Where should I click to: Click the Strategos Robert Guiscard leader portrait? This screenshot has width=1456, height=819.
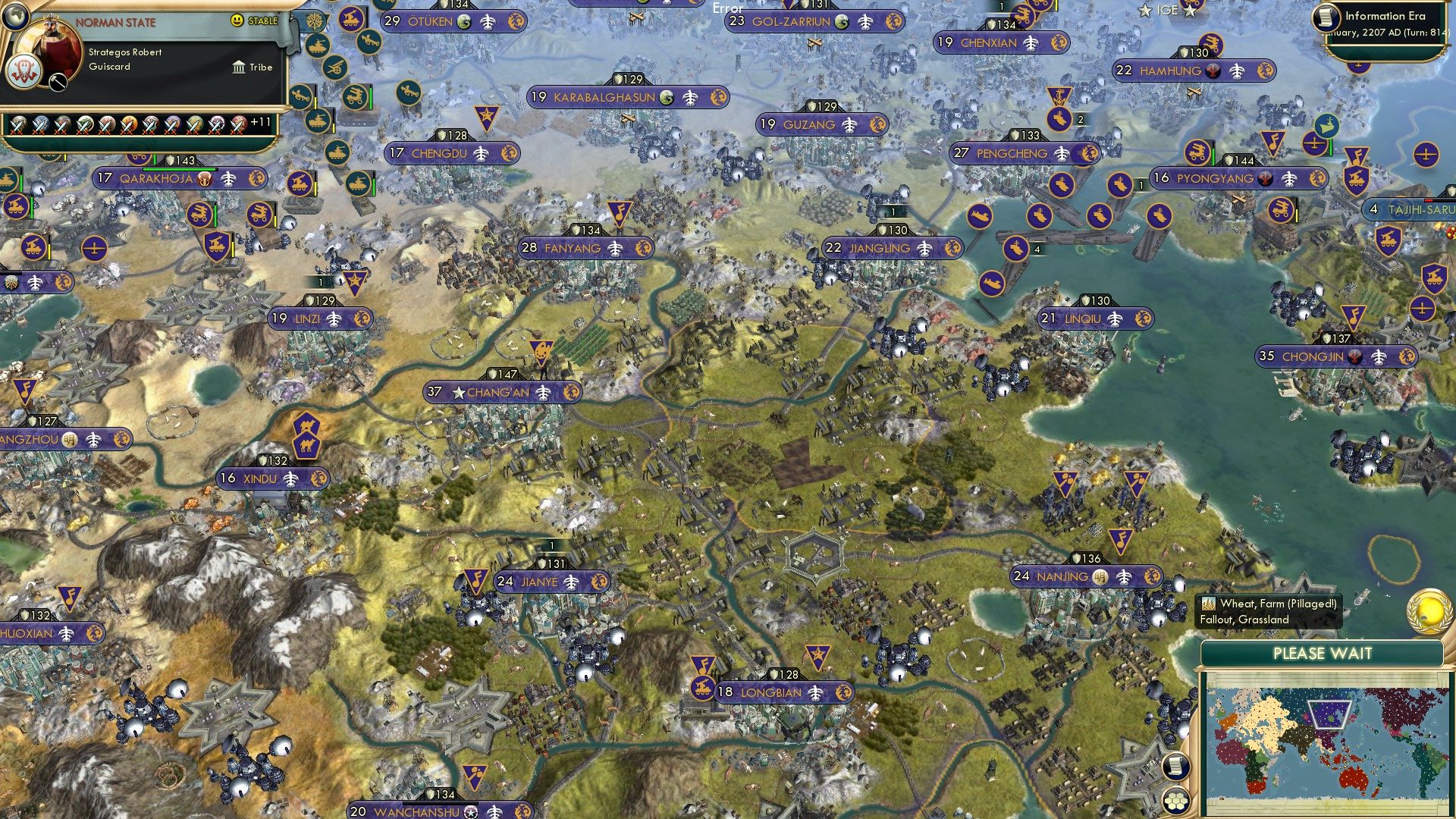[51, 45]
